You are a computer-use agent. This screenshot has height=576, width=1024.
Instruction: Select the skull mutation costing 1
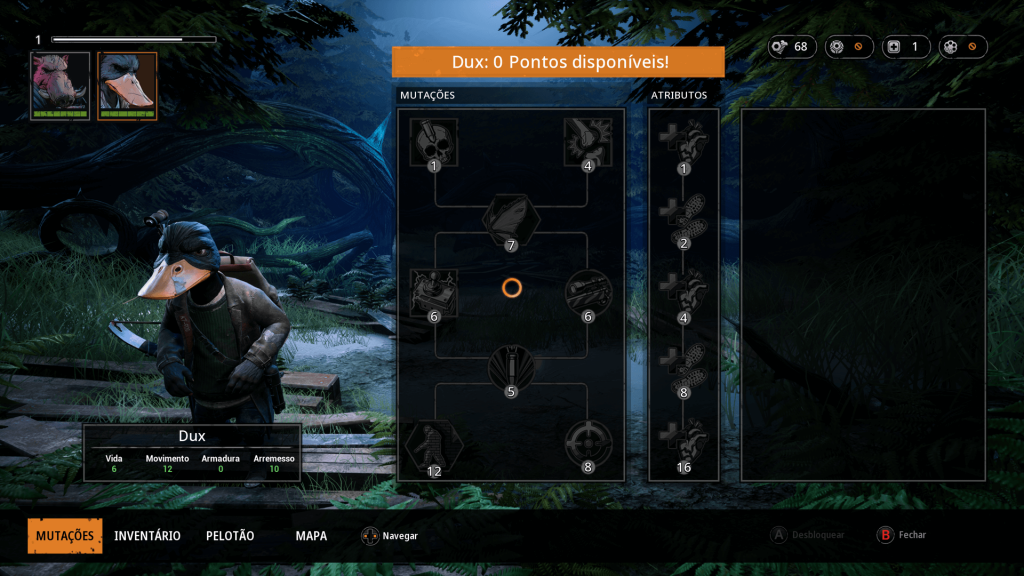click(434, 142)
